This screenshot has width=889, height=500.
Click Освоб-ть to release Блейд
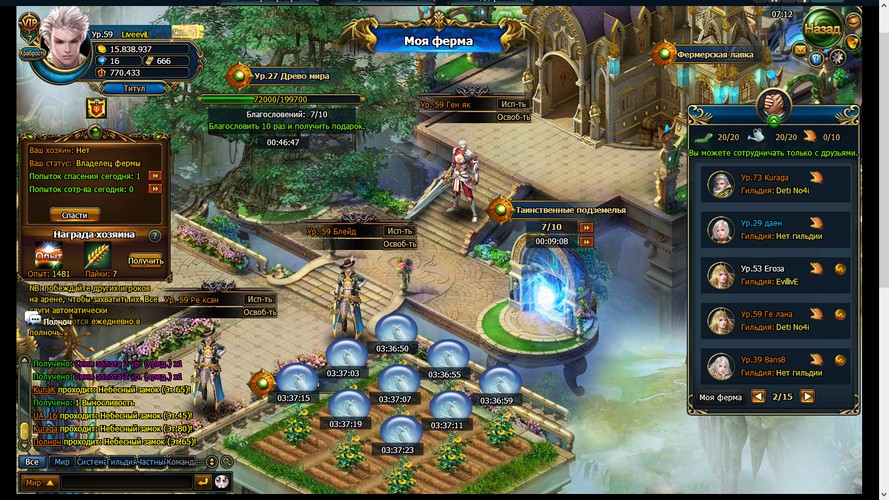[400, 244]
